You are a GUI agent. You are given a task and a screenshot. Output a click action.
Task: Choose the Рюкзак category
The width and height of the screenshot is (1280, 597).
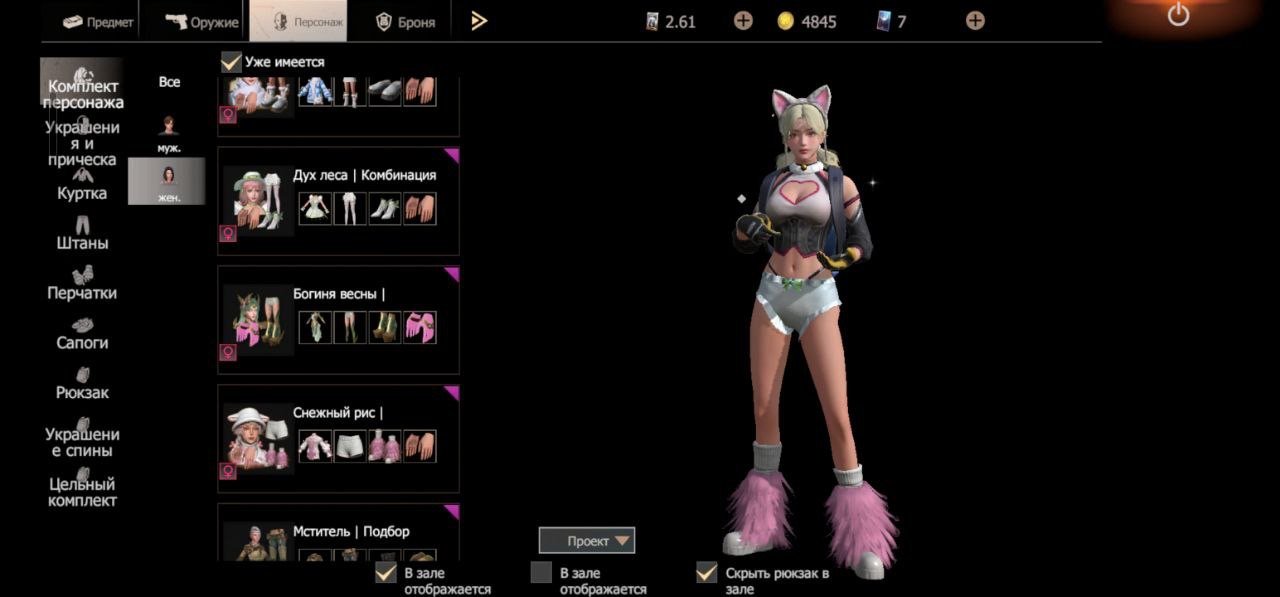82,383
